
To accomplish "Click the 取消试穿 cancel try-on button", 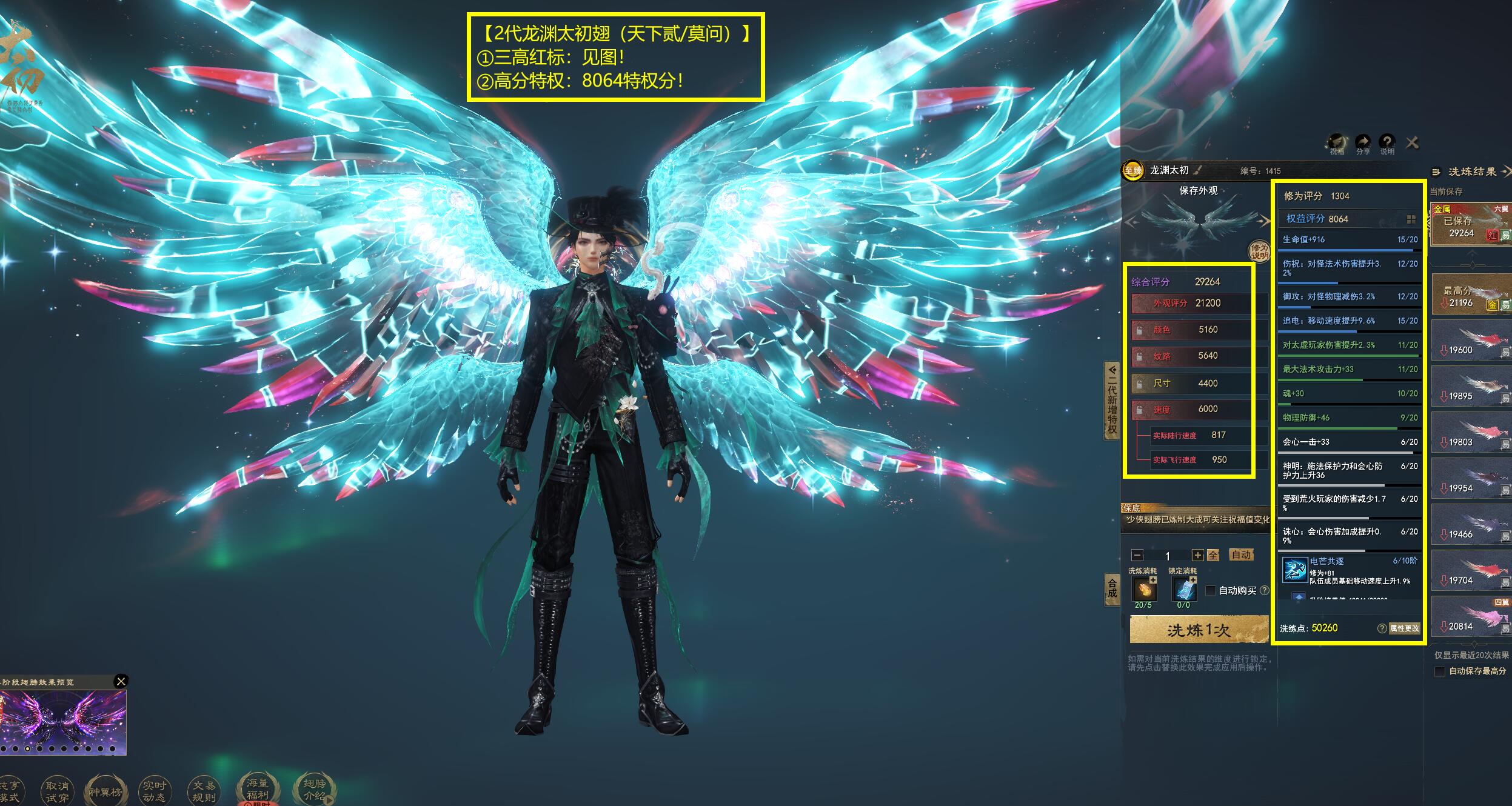I will coord(57,791).
